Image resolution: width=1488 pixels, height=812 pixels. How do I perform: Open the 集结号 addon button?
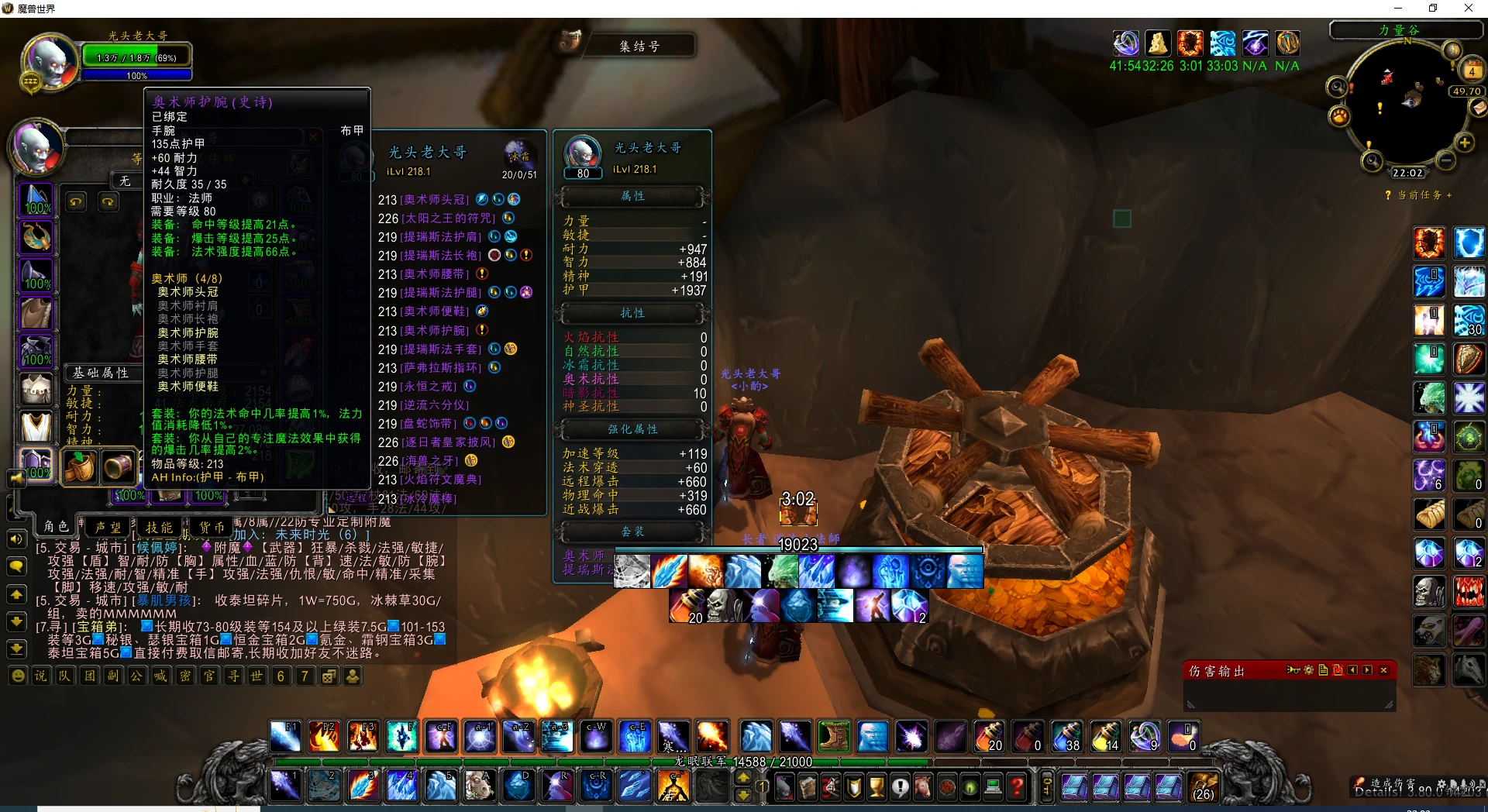639,46
